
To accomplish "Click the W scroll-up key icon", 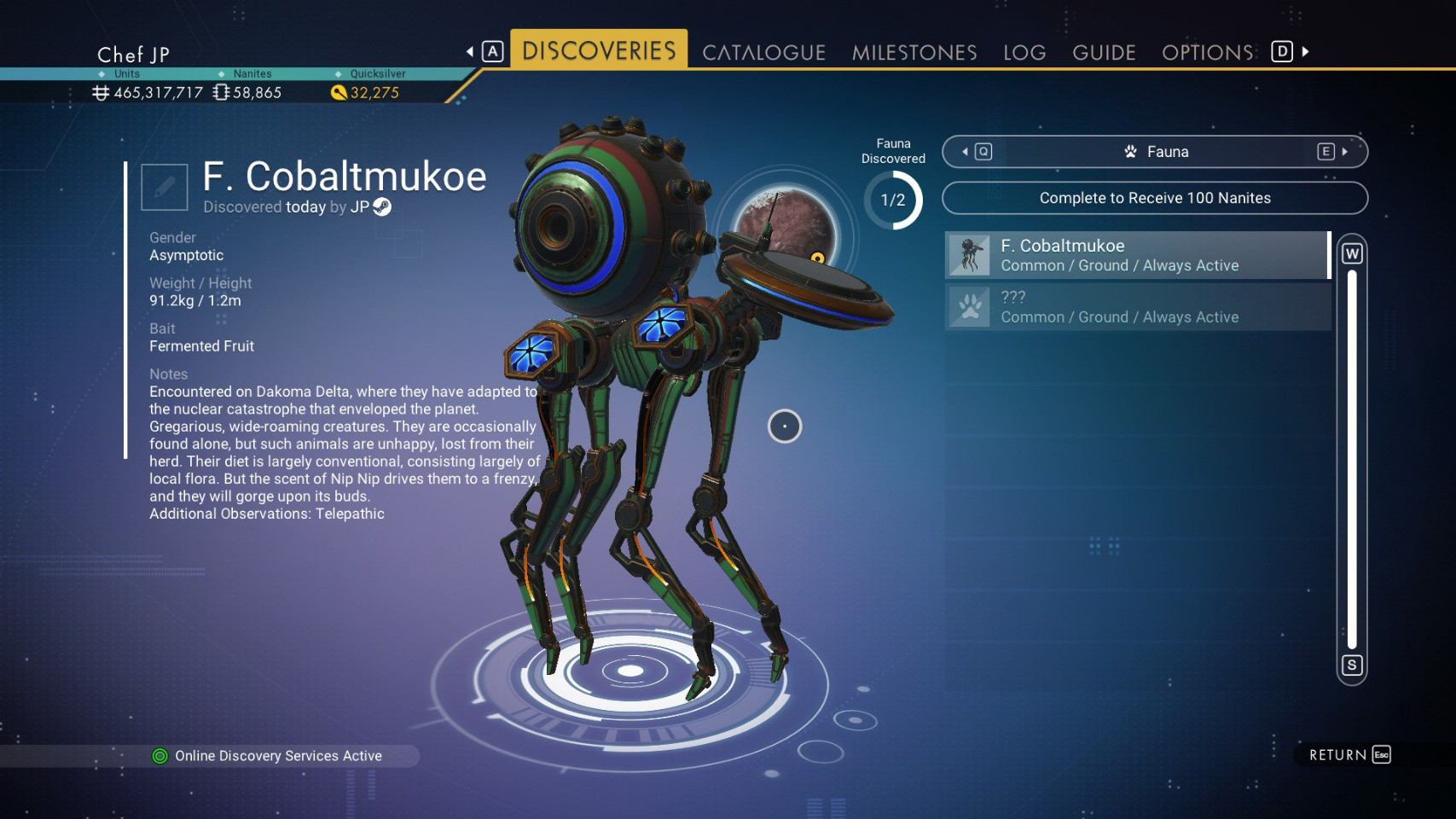I will [1353, 253].
